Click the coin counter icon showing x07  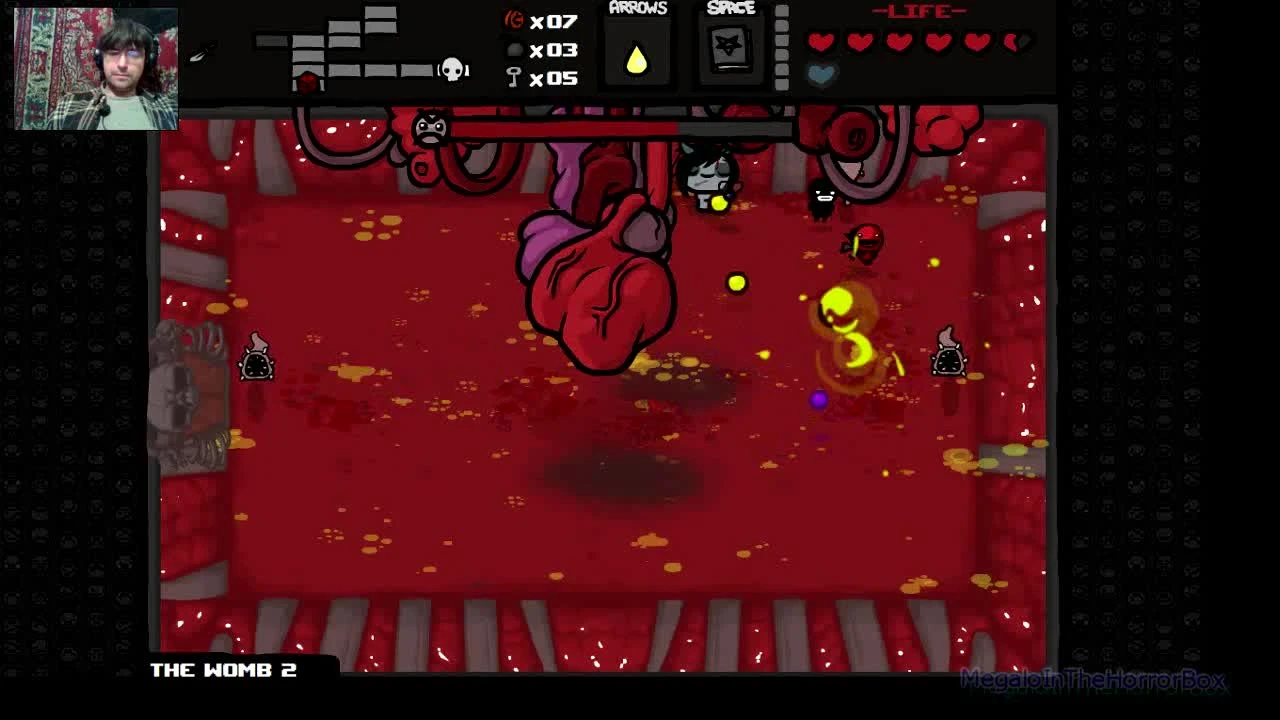[x=517, y=21]
